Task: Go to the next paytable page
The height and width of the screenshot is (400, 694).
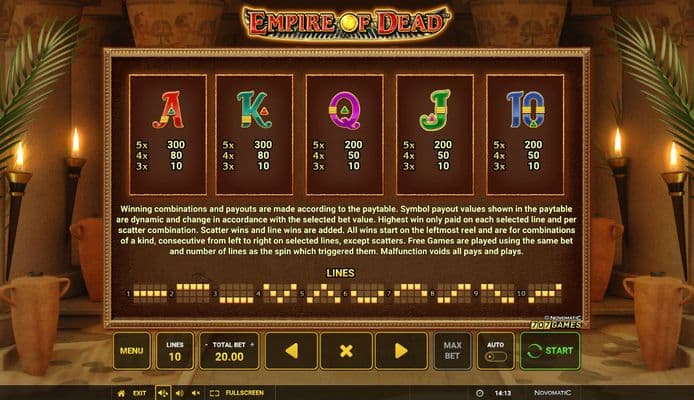Action: 401,351
